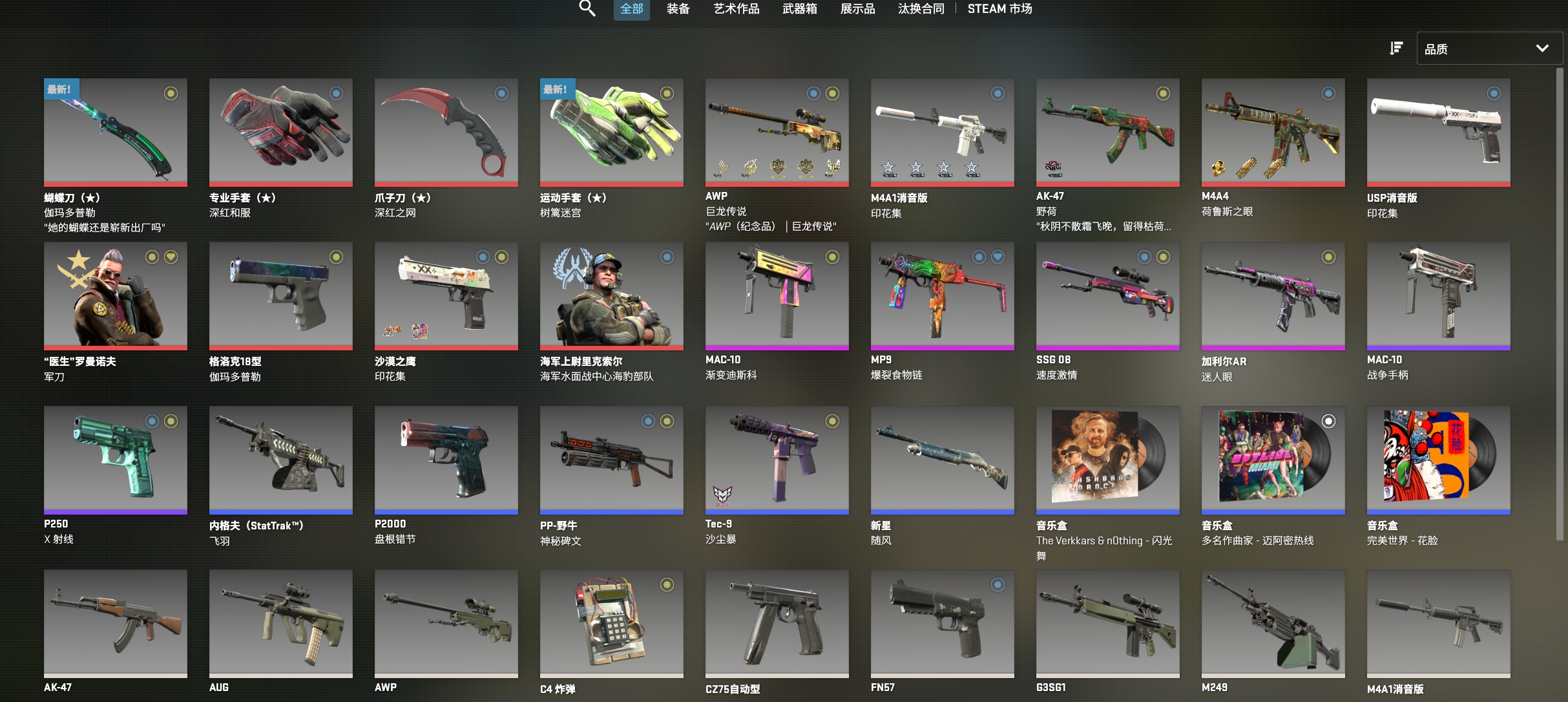Switch to the 装备 tab
This screenshot has width=1568, height=702.
[678, 9]
